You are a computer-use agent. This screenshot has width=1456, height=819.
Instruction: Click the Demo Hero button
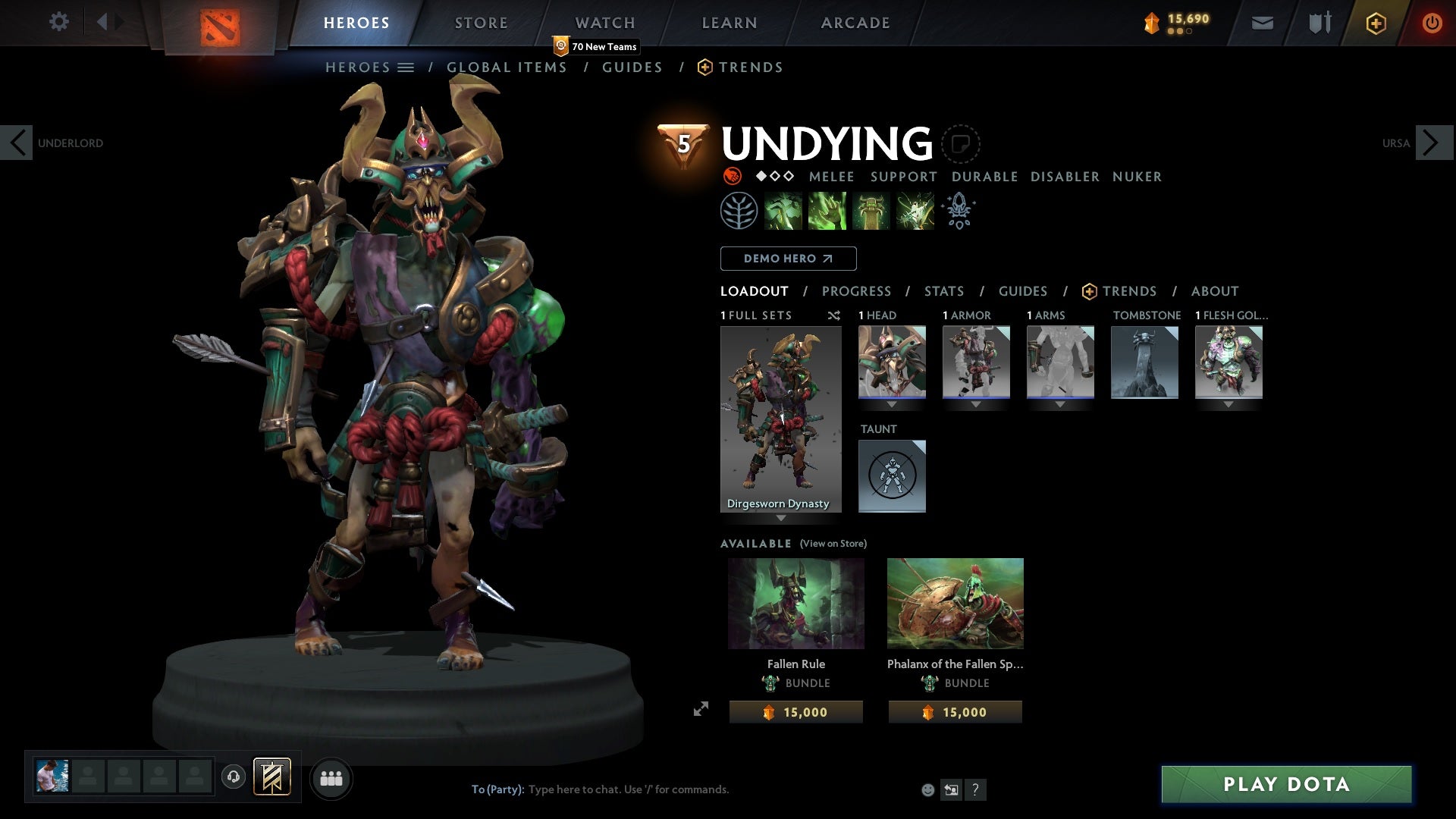[x=787, y=259]
